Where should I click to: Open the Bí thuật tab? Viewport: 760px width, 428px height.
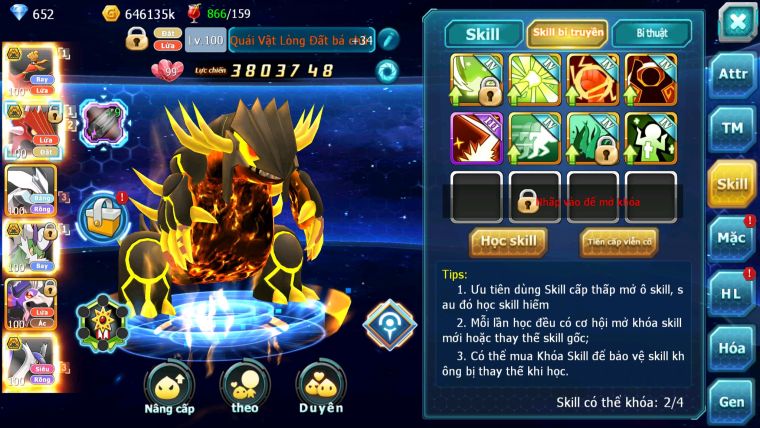click(650, 33)
